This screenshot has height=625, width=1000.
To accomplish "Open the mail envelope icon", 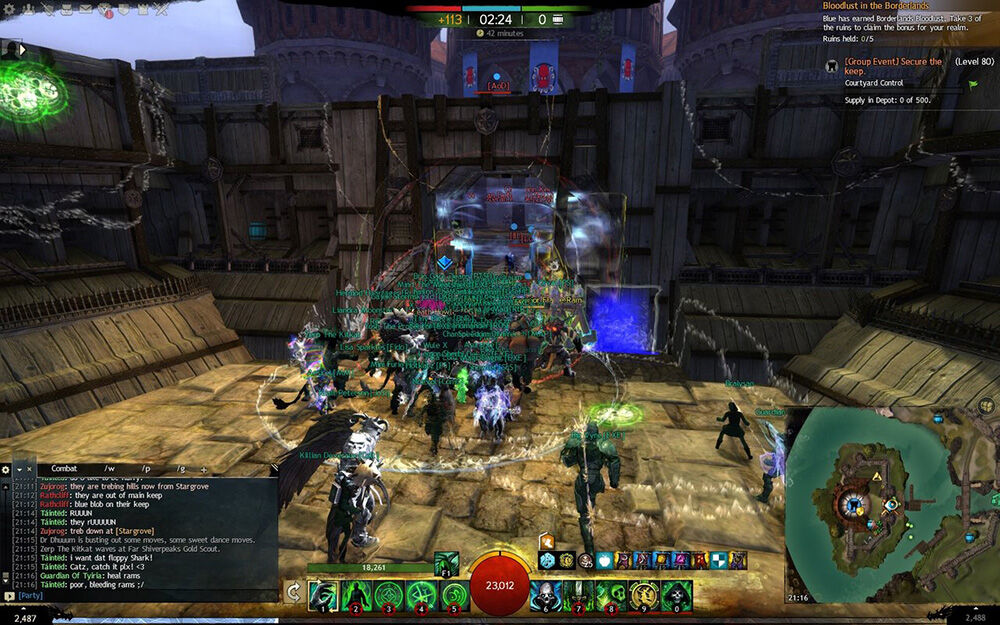I will coord(84,9).
